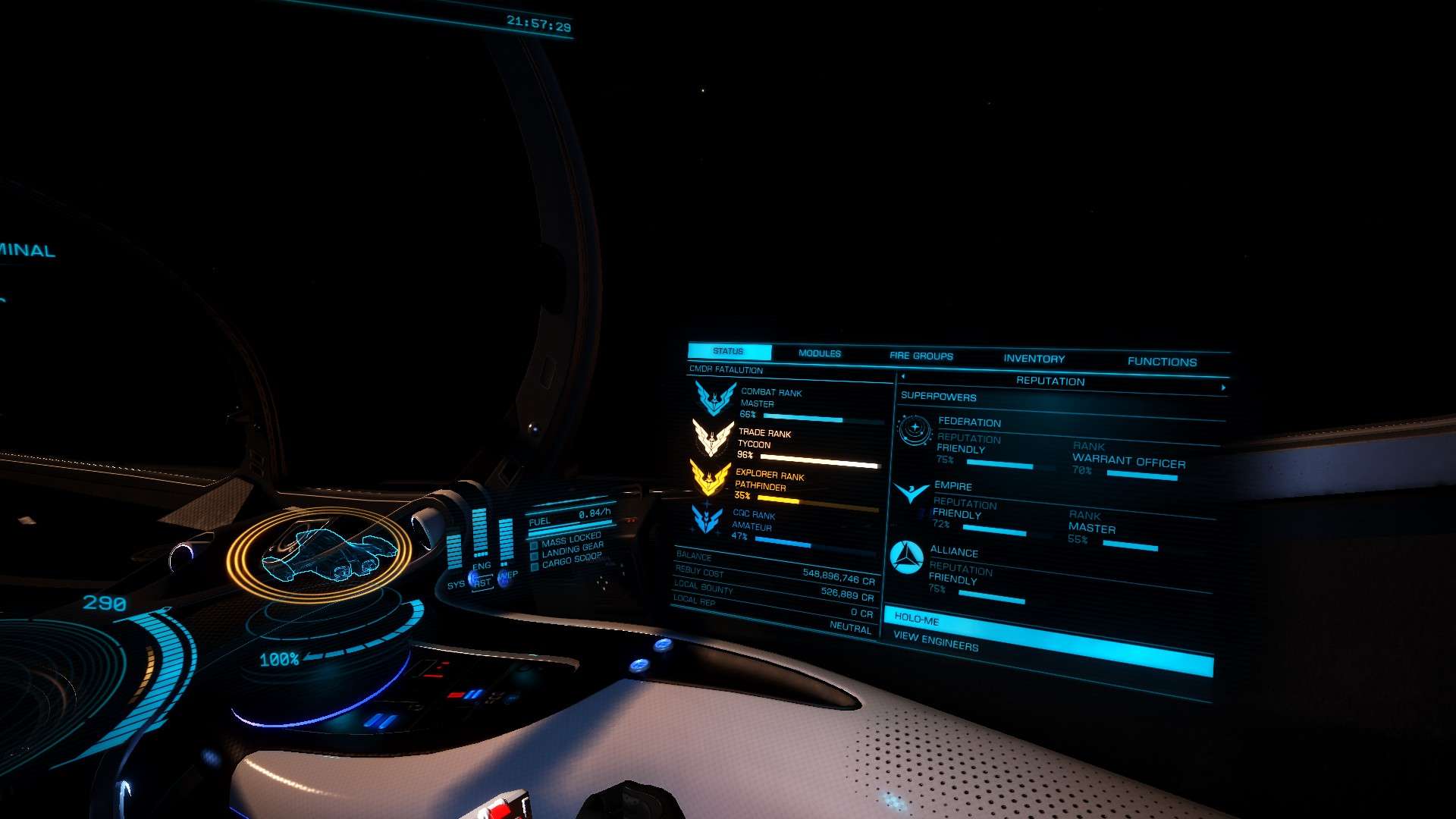Image resolution: width=1456 pixels, height=819 pixels.
Task: Click the right arrow beside Reputation
Action: coord(1222,388)
